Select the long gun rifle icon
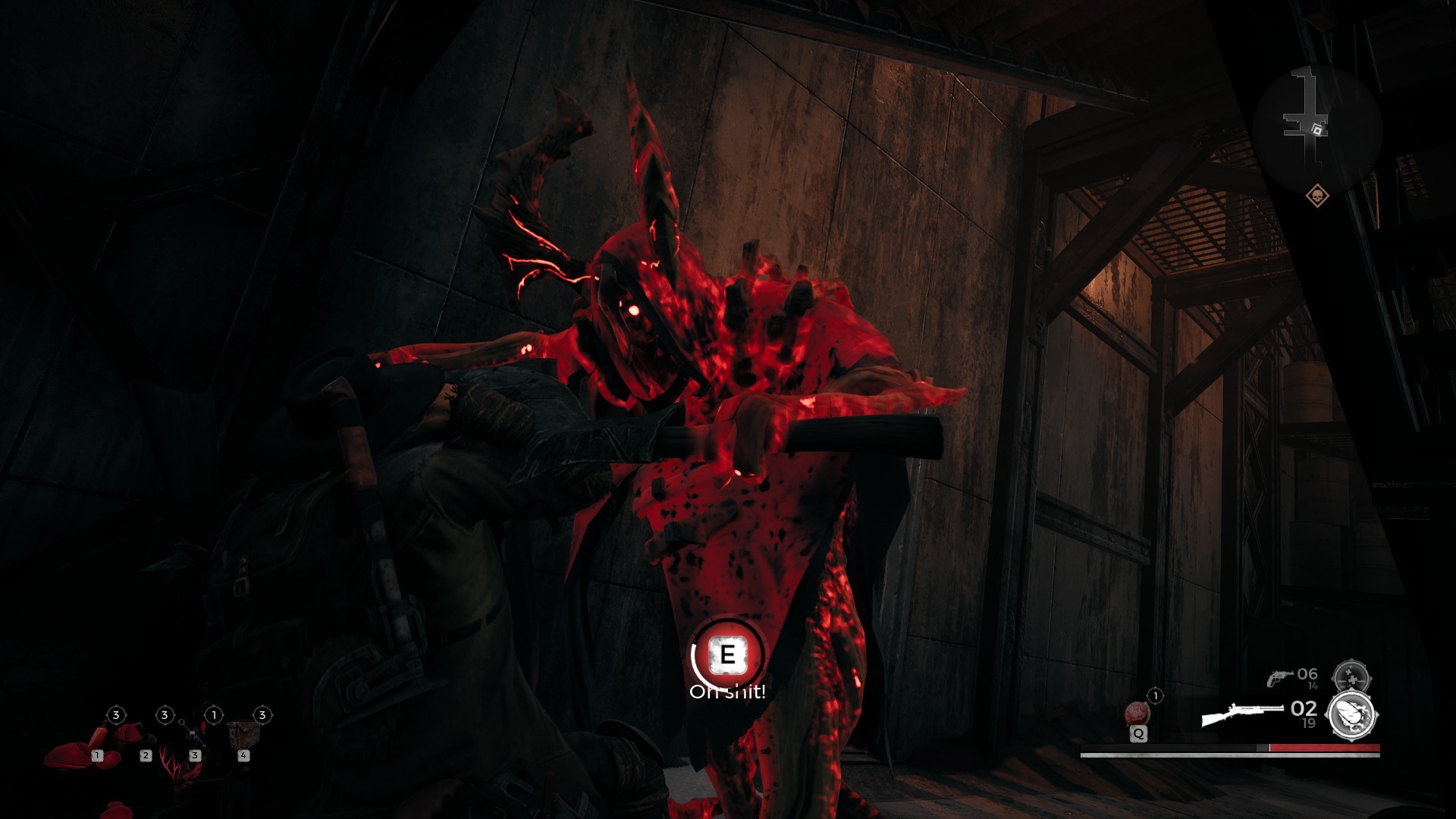 pyautogui.click(x=1242, y=714)
